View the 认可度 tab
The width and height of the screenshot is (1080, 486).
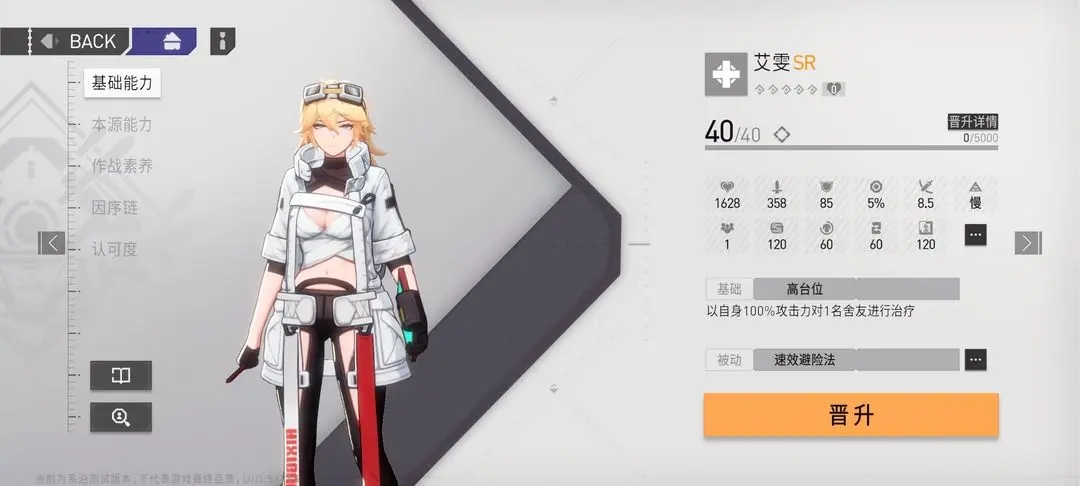(114, 249)
